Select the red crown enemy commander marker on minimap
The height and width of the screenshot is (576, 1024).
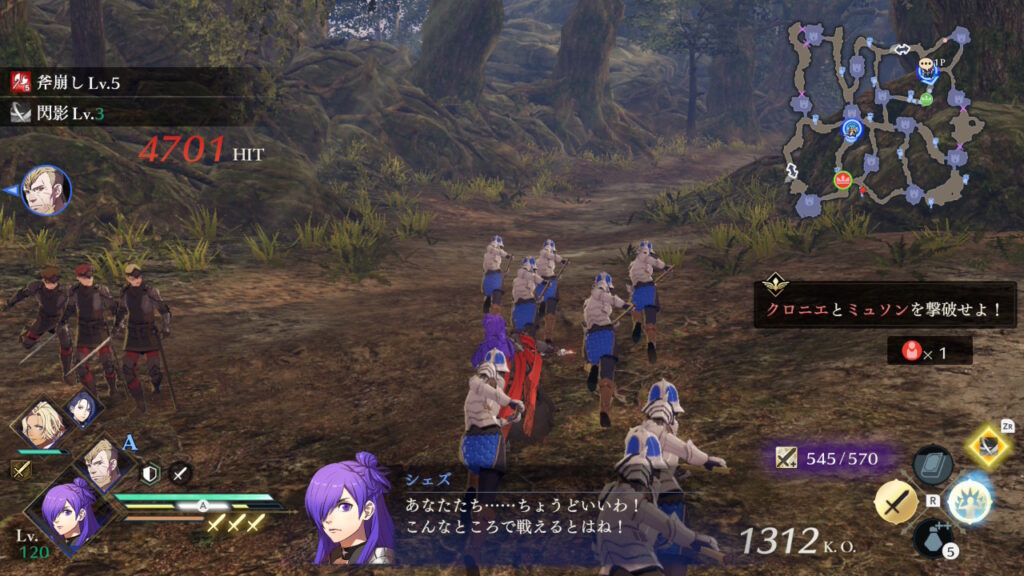(842, 181)
